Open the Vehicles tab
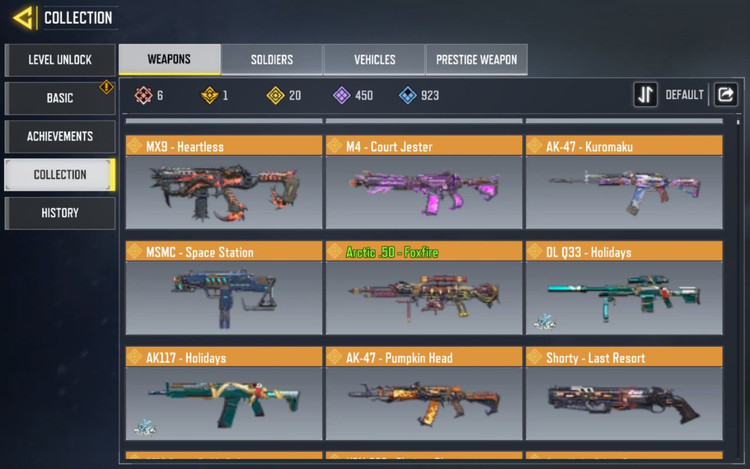Viewport: 750px width, 469px height. click(374, 59)
